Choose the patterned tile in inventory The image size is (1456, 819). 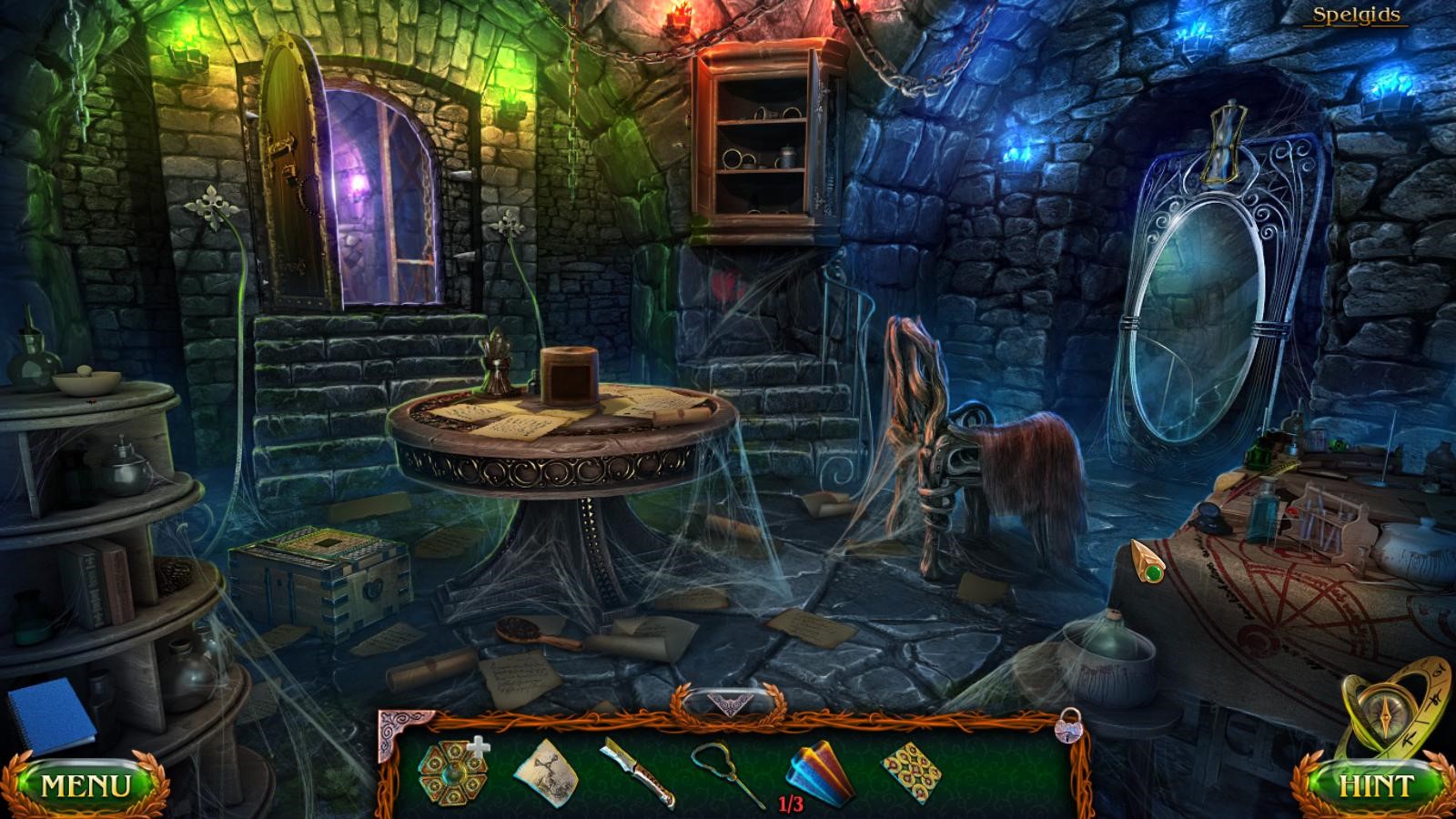pos(912,773)
